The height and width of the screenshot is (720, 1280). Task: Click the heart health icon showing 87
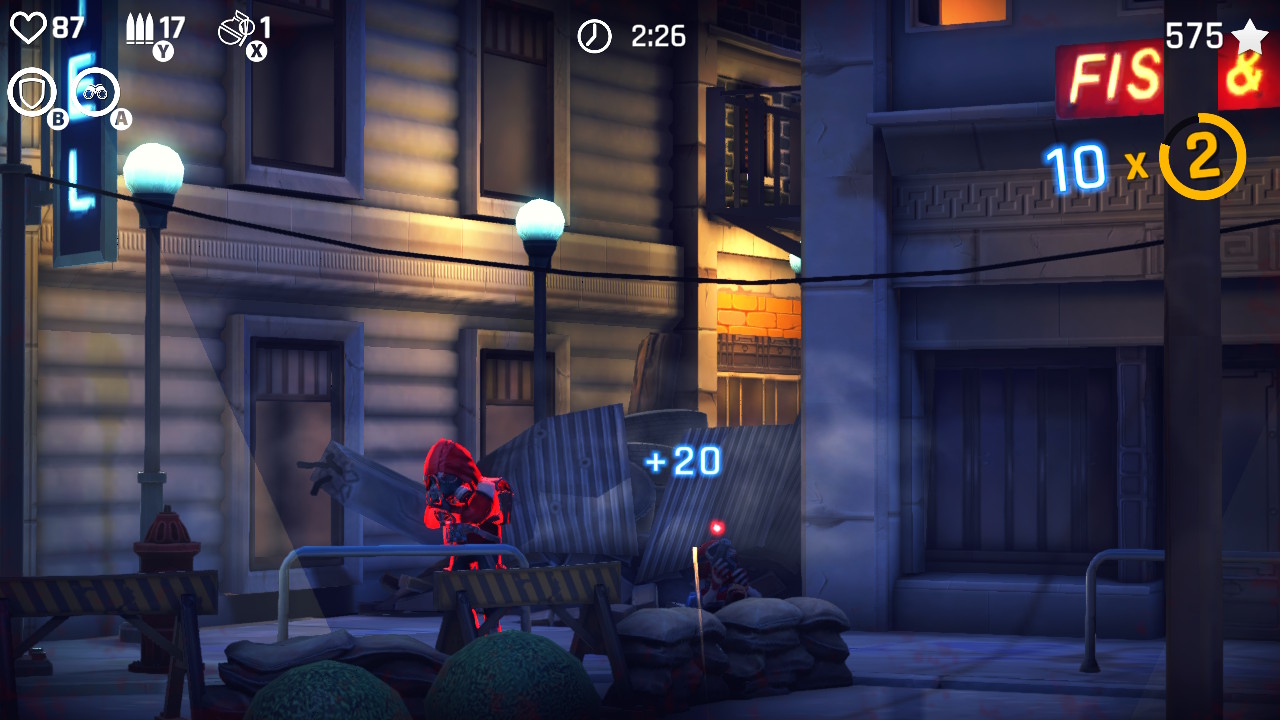point(31,26)
